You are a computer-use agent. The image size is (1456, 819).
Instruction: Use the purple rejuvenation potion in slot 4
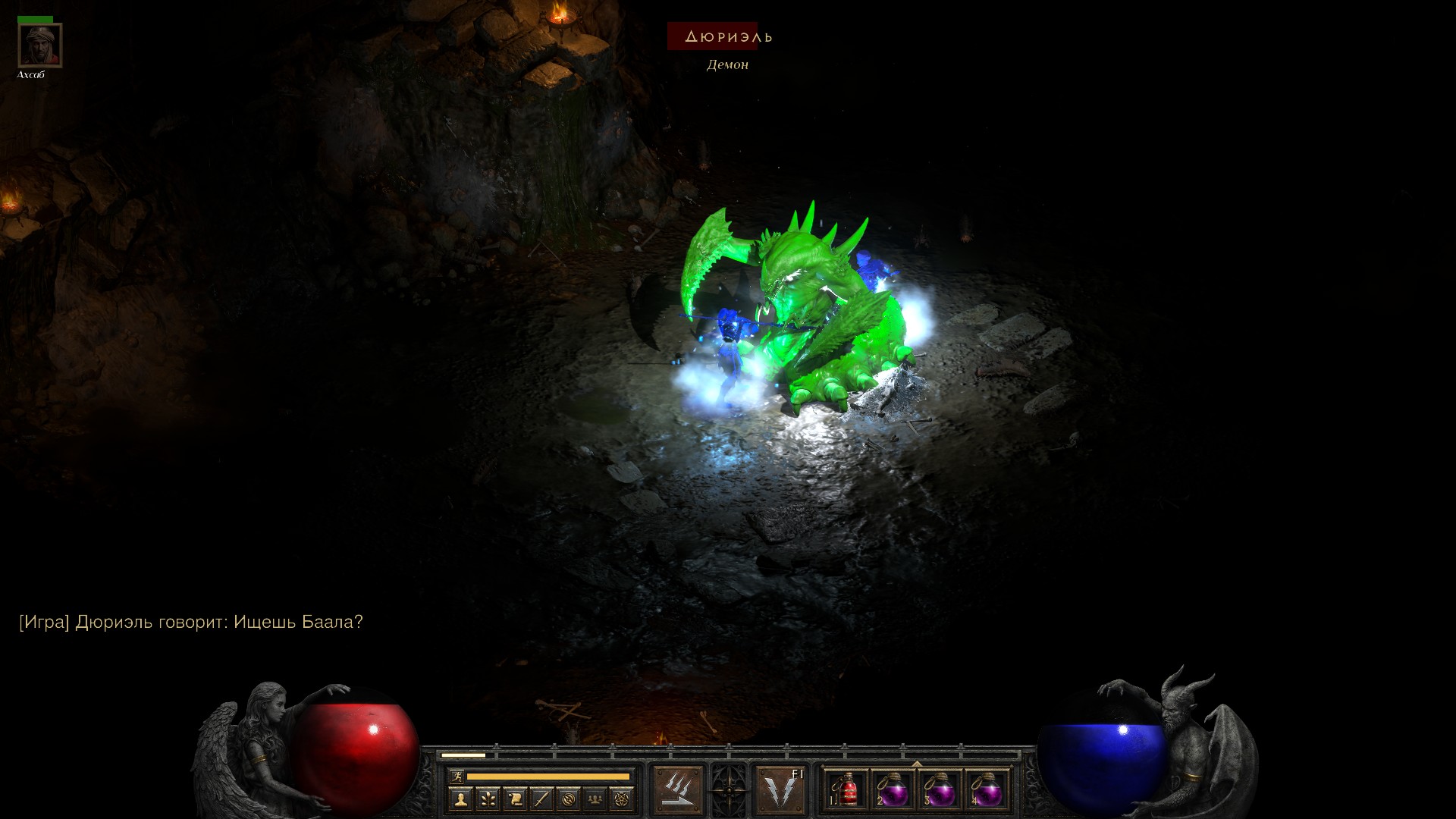(986, 791)
